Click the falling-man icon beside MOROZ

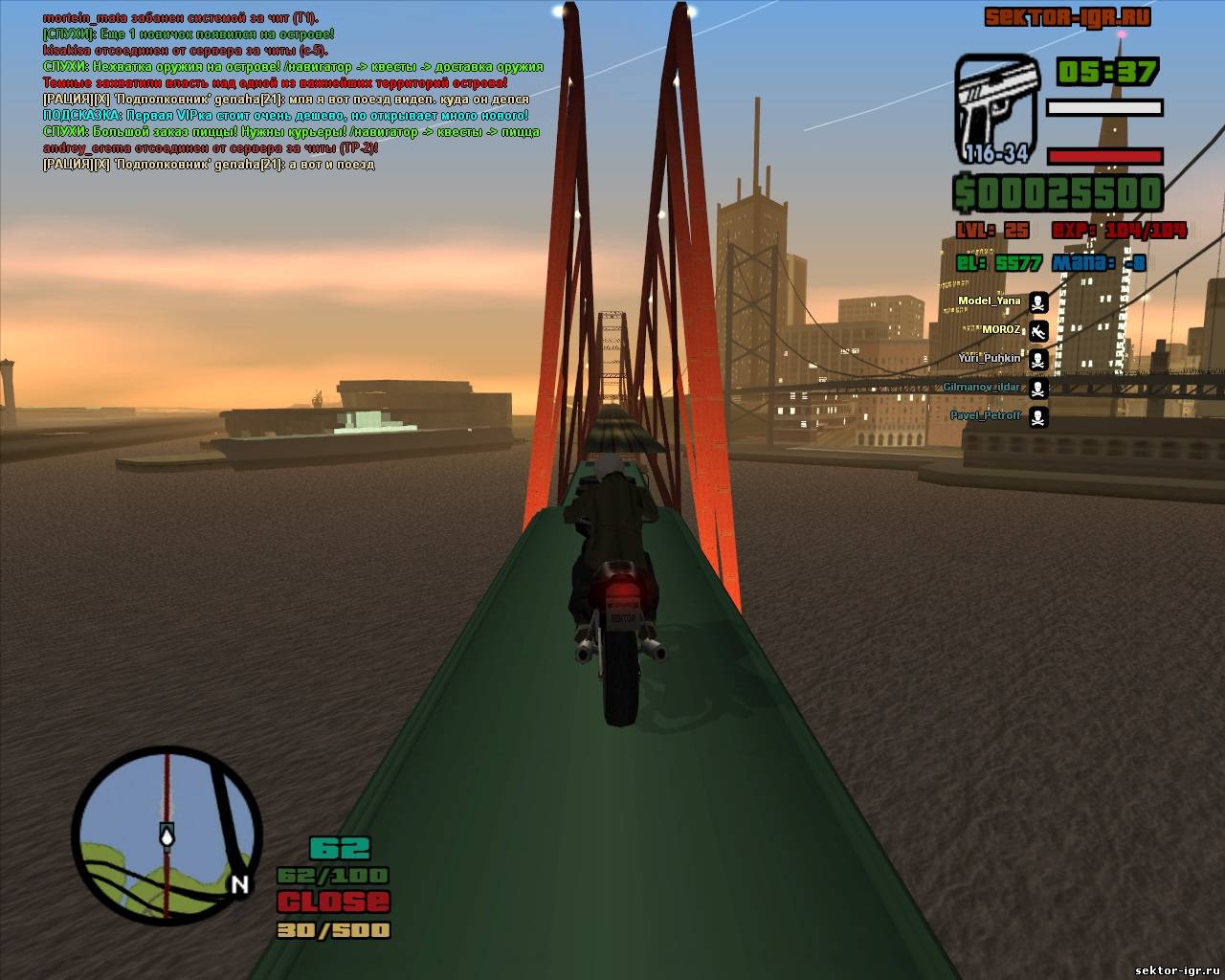point(1037,331)
